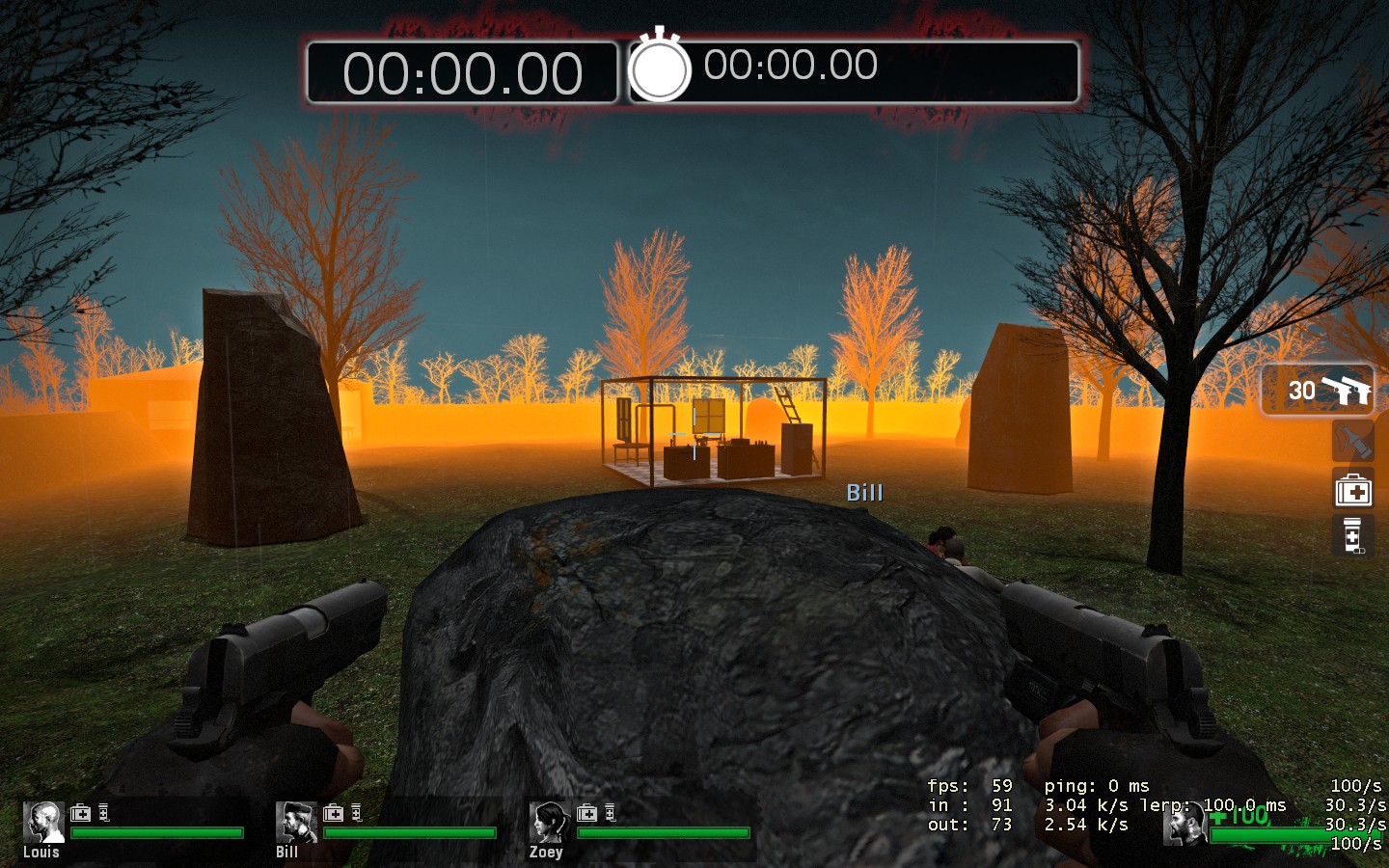Viewport: 1389px width, 868px height.
Task: Click the pills icon beside Bill's portrait
Action: 358,813
